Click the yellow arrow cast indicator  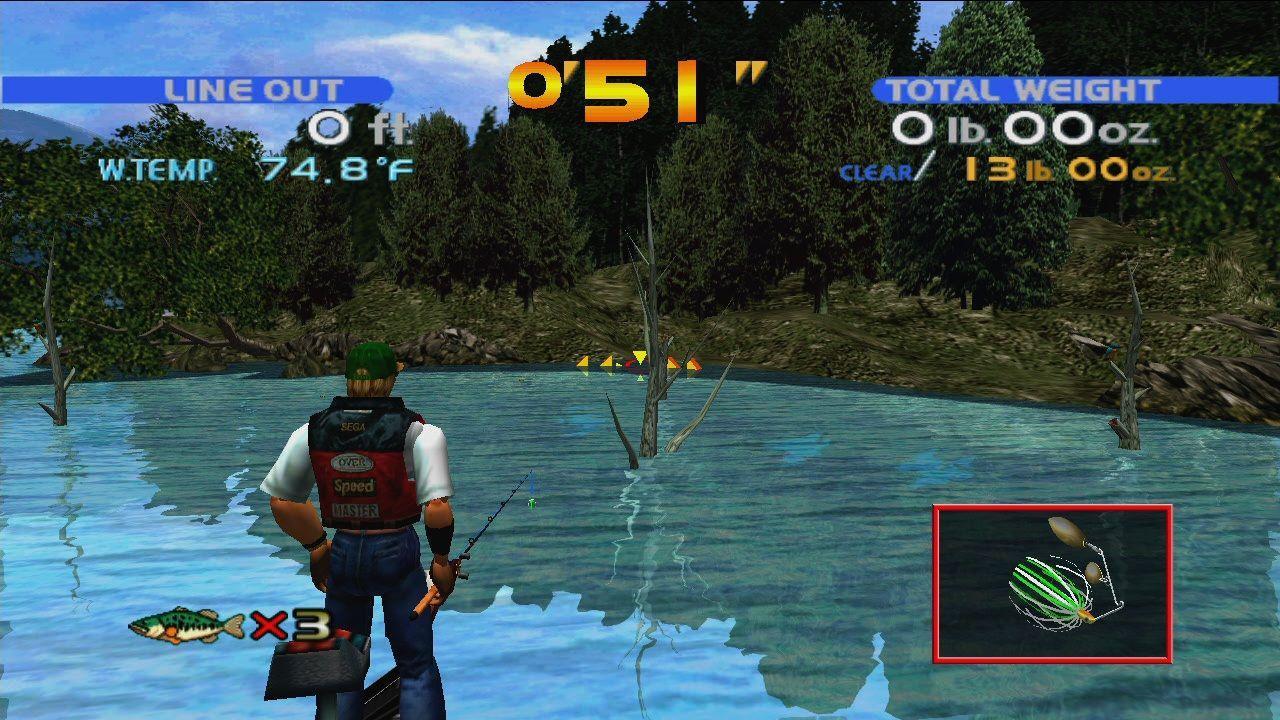coord(640,360)
